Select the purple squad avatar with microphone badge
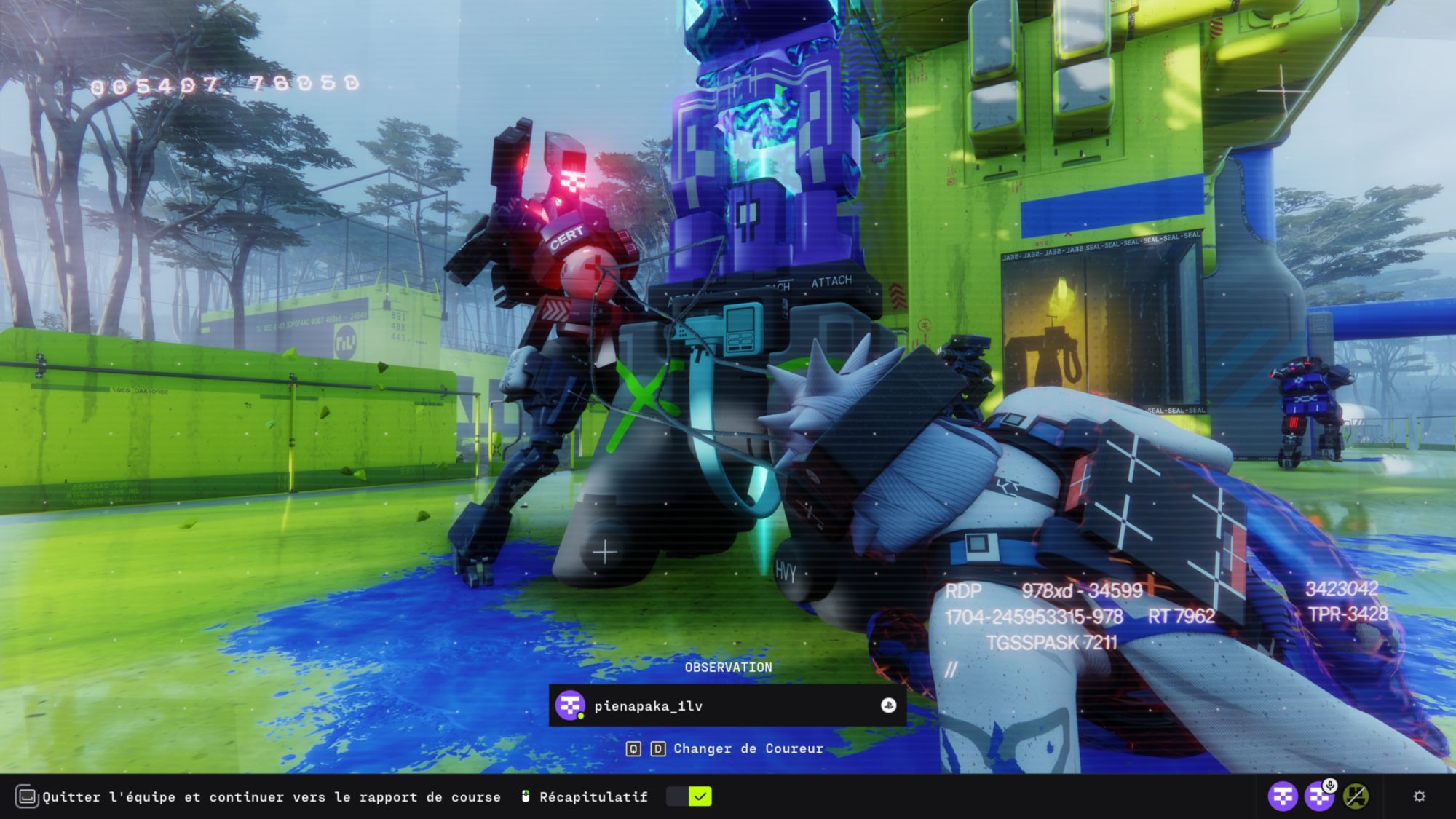The image size is (1456, 819). tap(1318, 796)
